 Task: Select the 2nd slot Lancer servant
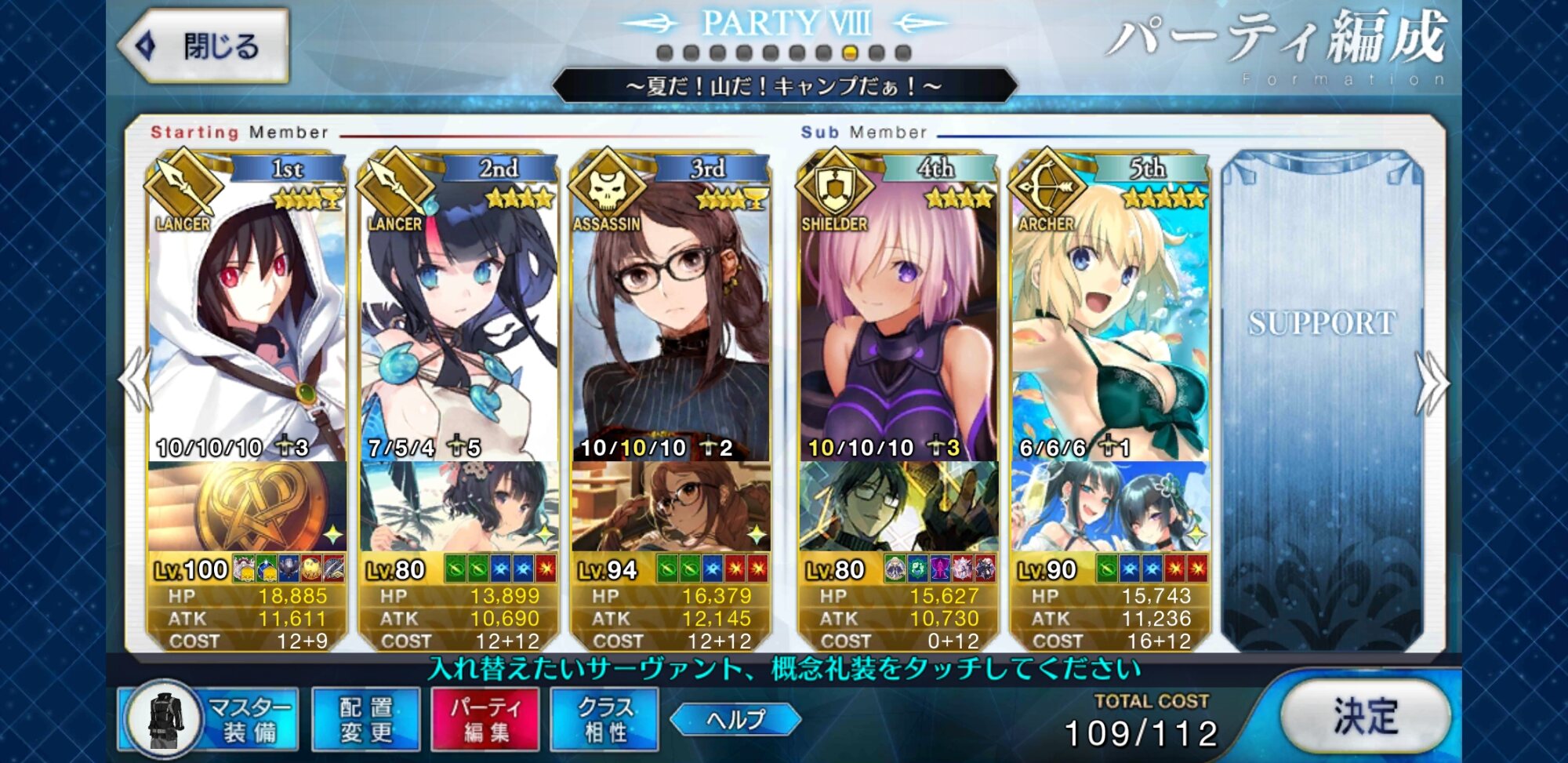click(459, 314)
